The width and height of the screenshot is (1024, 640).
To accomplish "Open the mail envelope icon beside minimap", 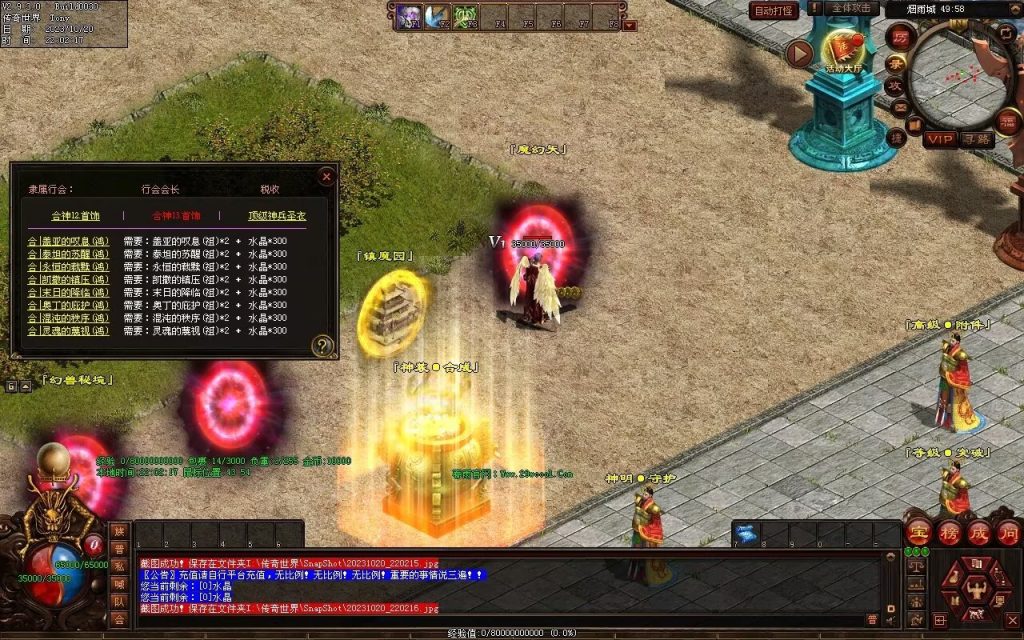I will coord(899,109).
